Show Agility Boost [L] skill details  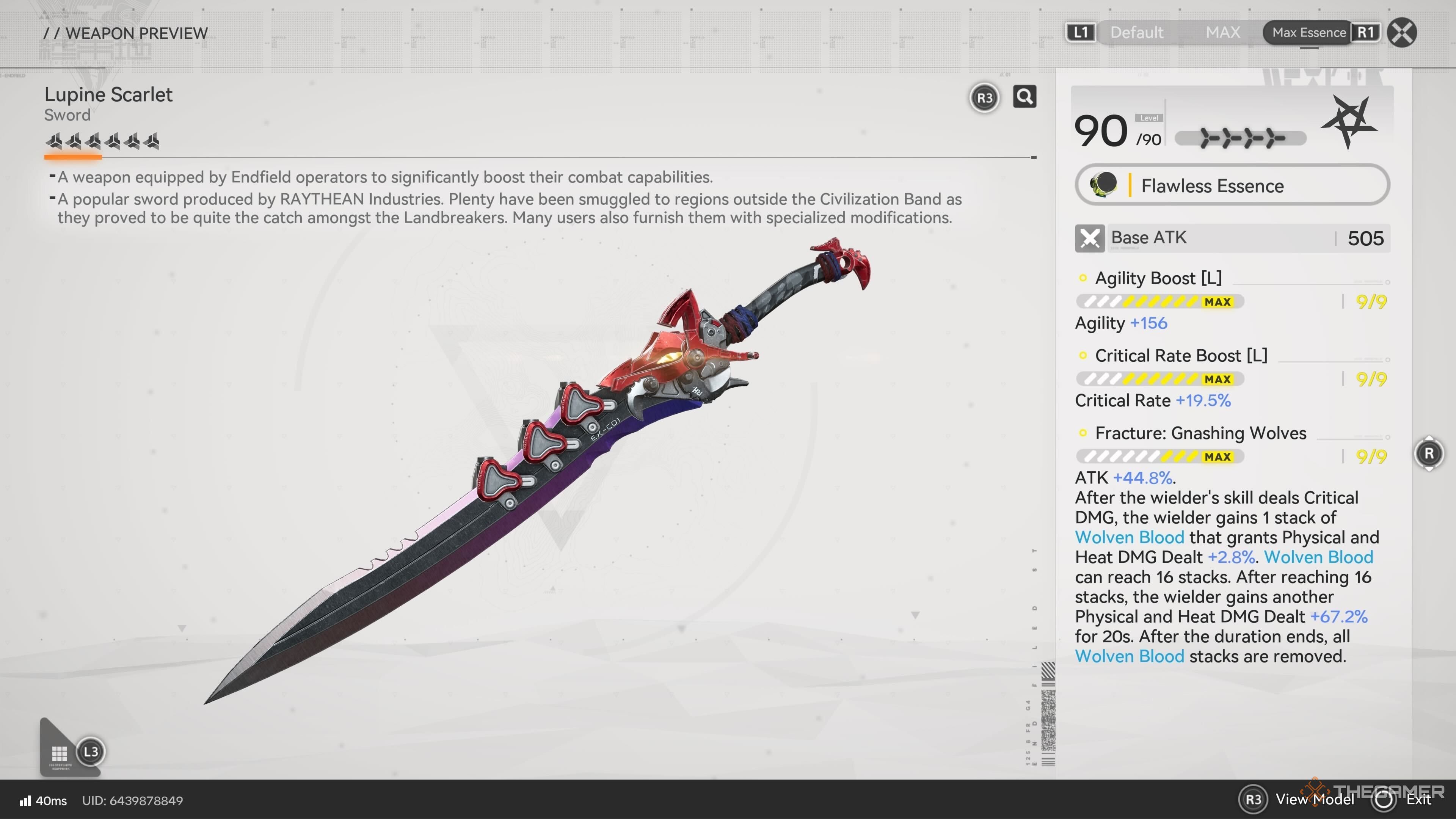pos(1158,278)
